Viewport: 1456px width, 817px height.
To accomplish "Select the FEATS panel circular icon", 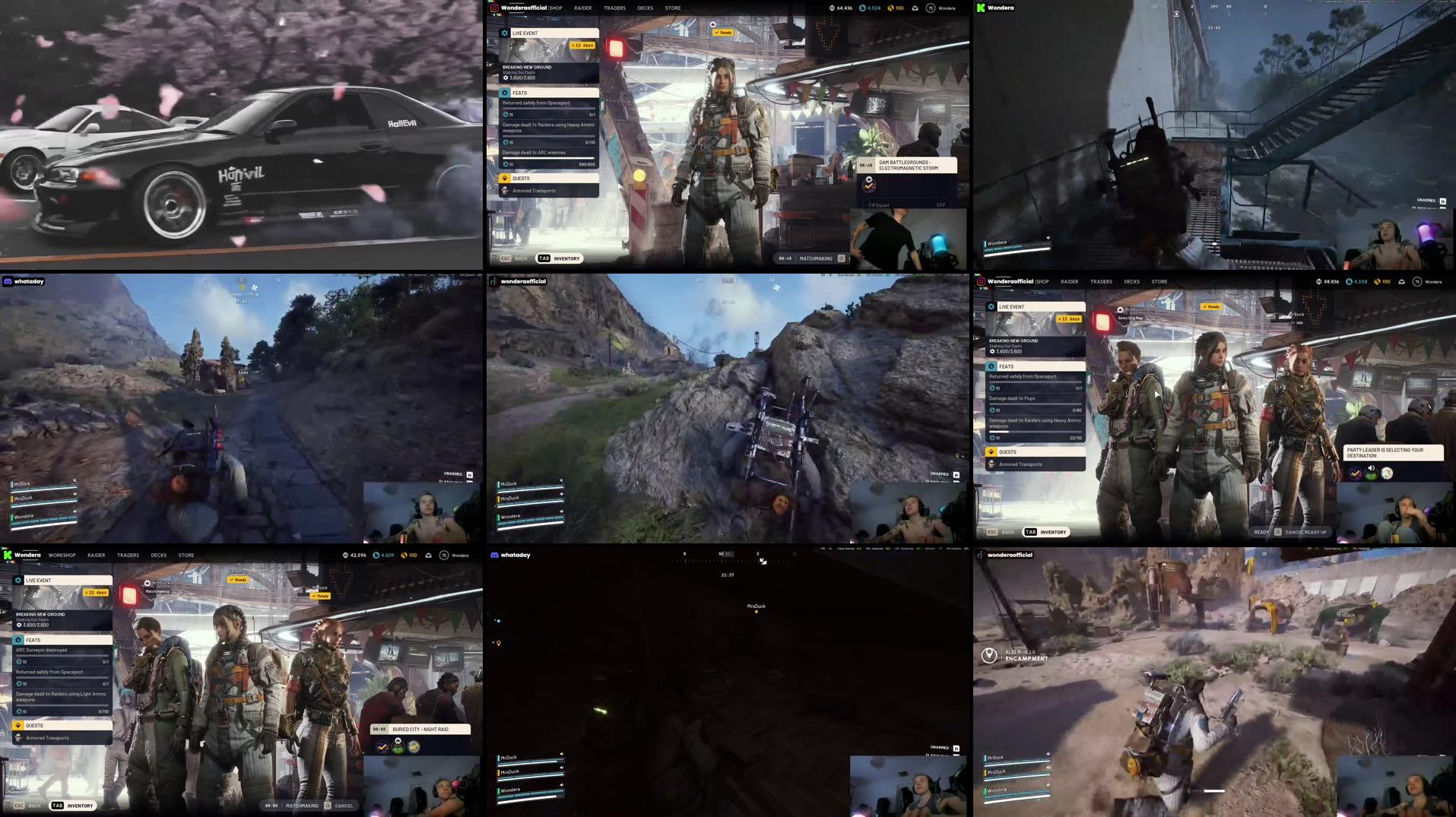I will tap(505, 92).
